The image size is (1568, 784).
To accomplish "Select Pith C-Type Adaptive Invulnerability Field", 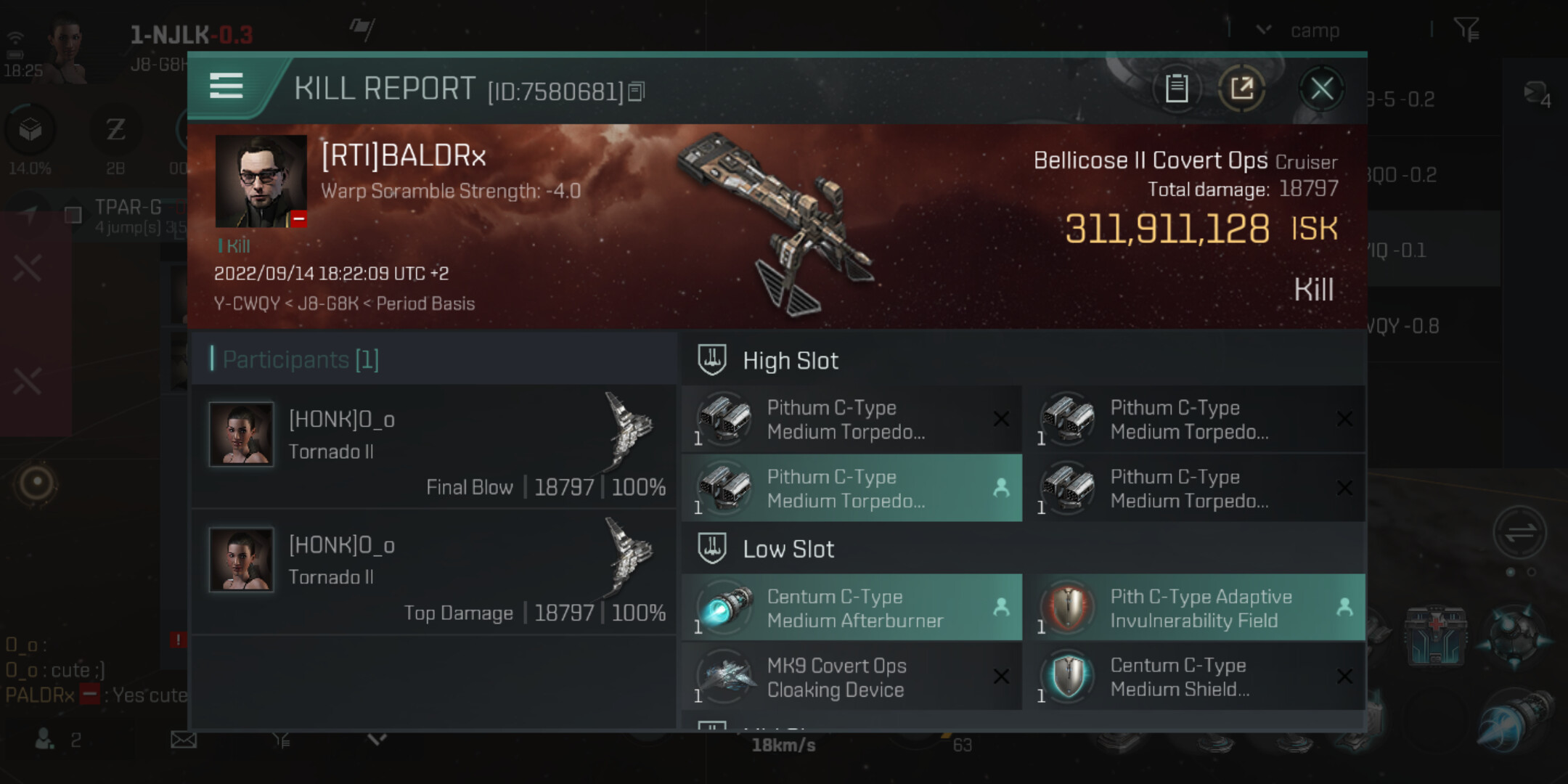I will (x=1200, y=608).
